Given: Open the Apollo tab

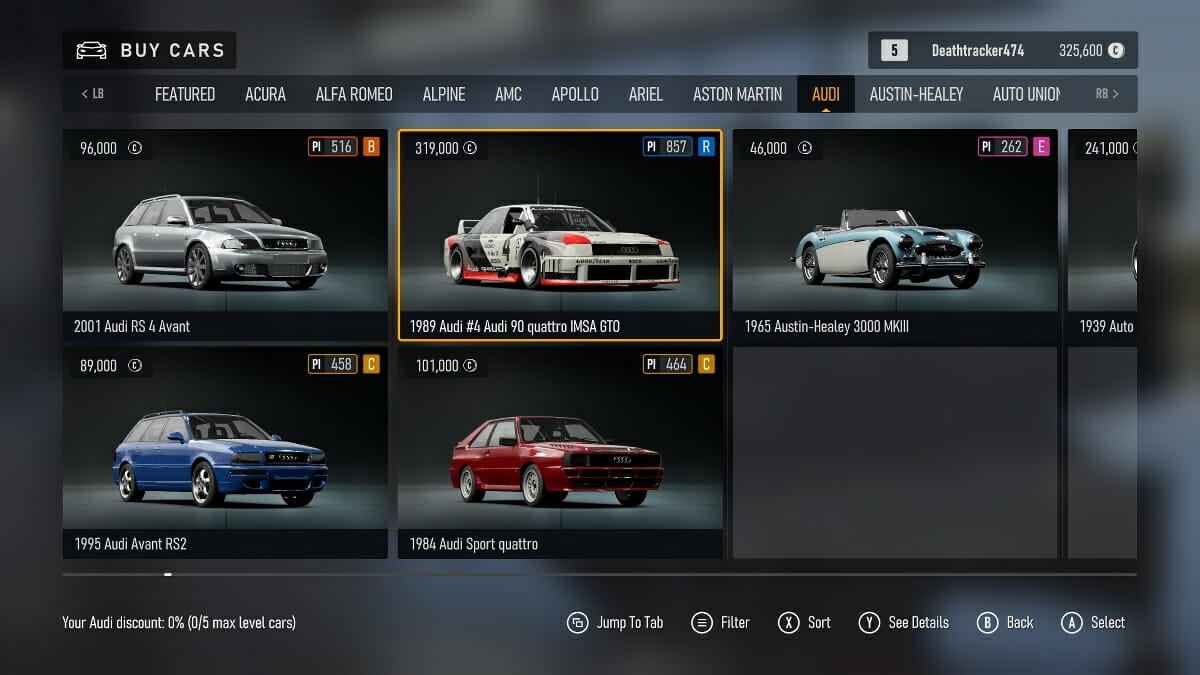Looking at the screenshot, I should [x=575, y=94].
